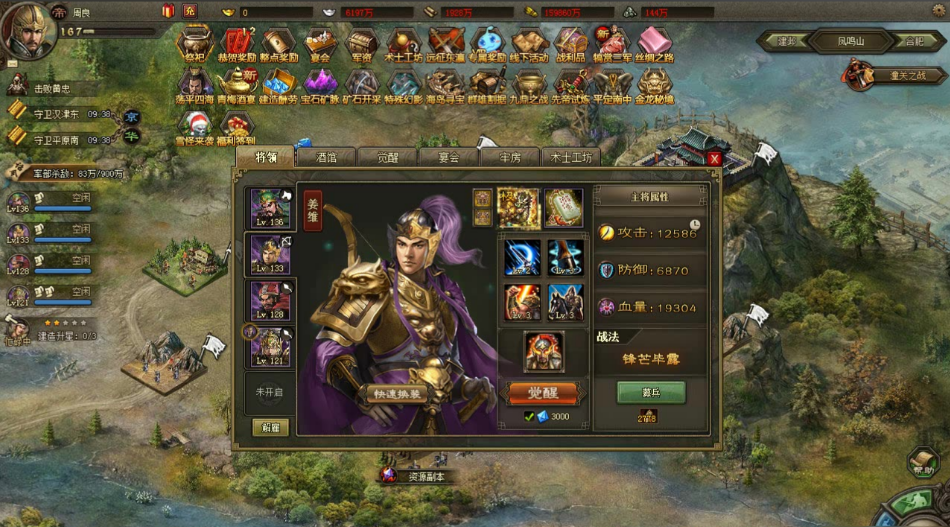
Task: Select the mounted horse rider skill icon
Action: pyautogui.click(x=565, y=301)
